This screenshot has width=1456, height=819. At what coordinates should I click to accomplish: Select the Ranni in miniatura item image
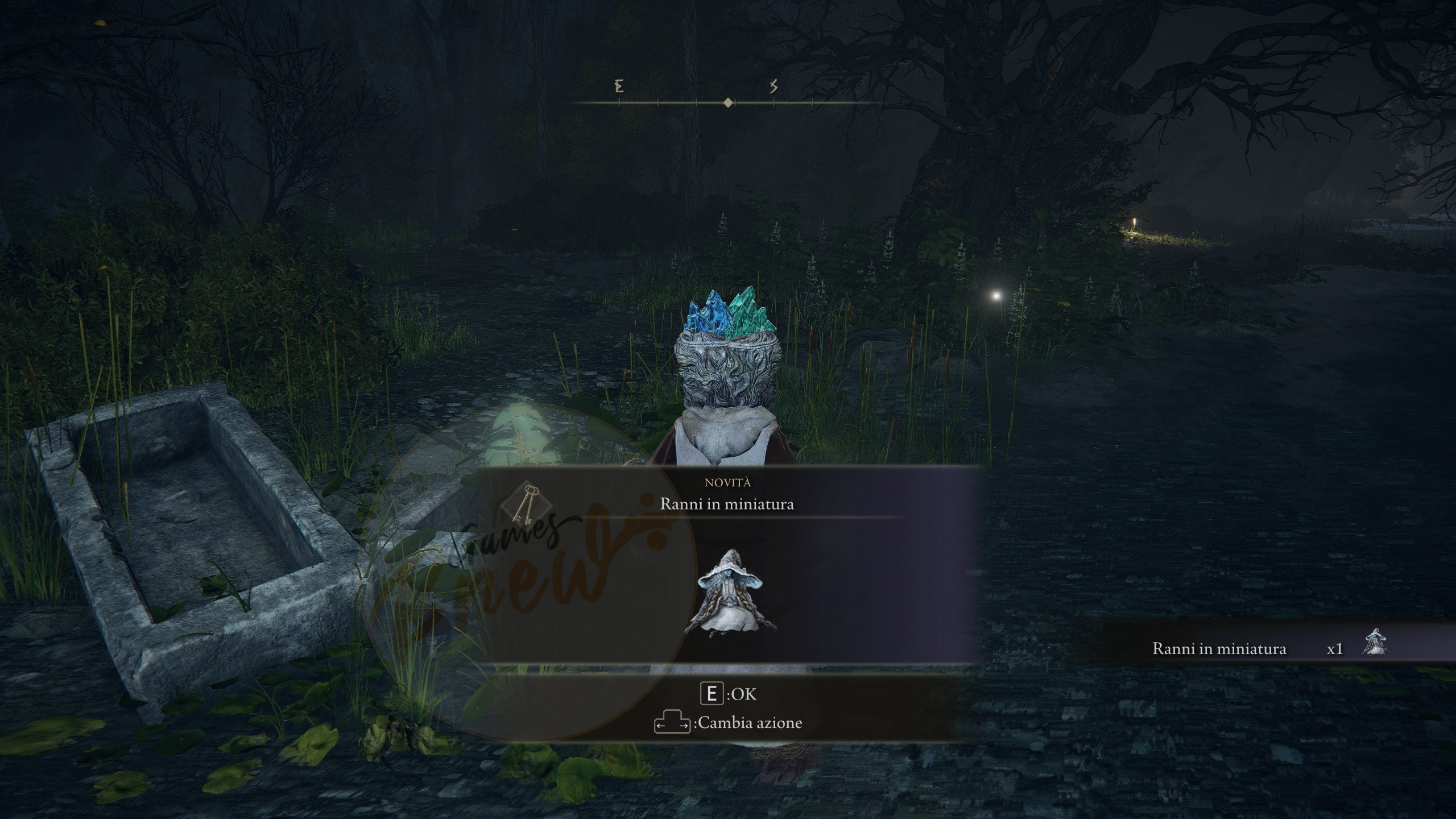(x=729, y=591)
